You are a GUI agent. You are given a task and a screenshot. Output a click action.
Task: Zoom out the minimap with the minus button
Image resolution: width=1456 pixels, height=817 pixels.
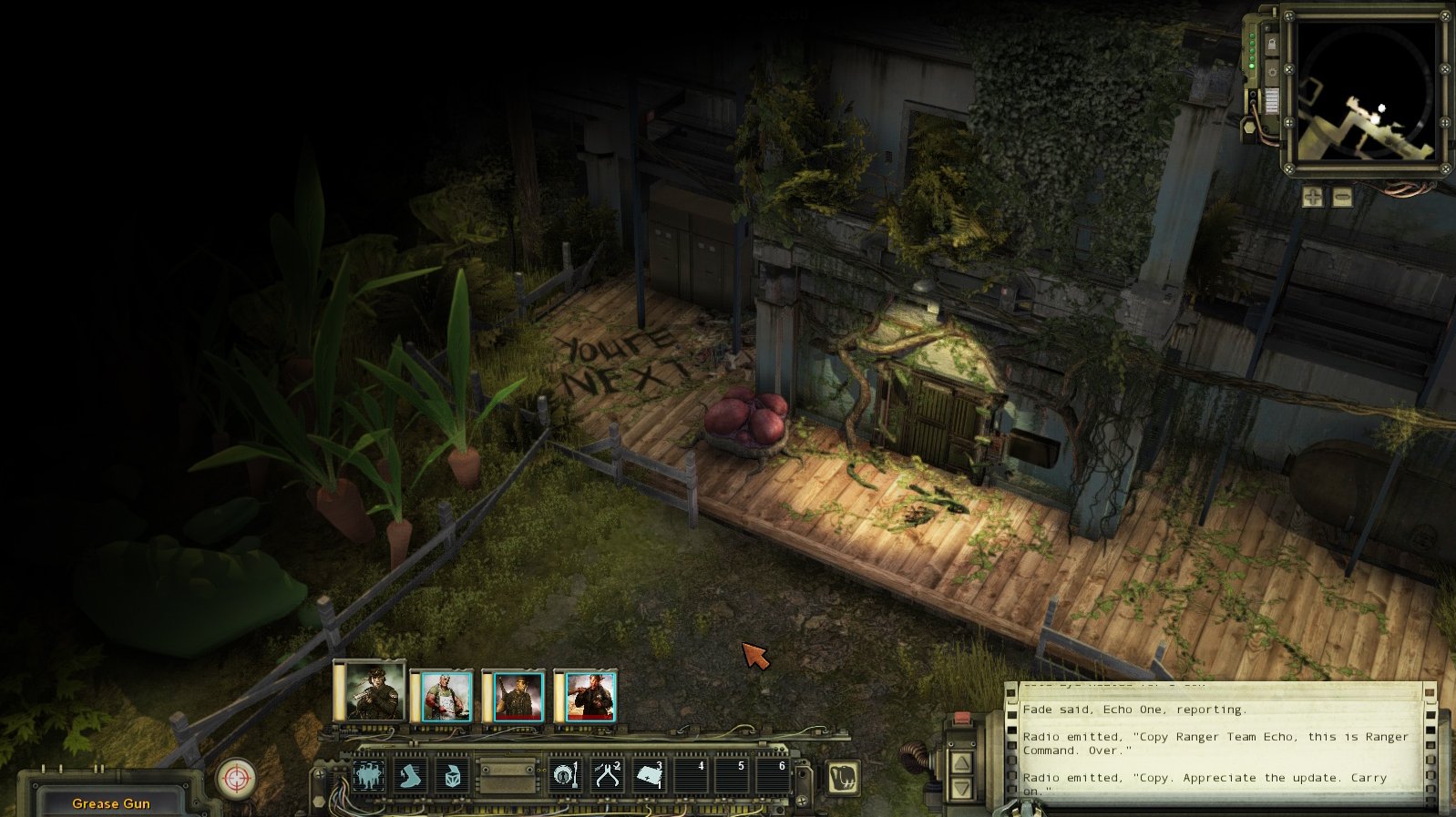point(1342,197)
